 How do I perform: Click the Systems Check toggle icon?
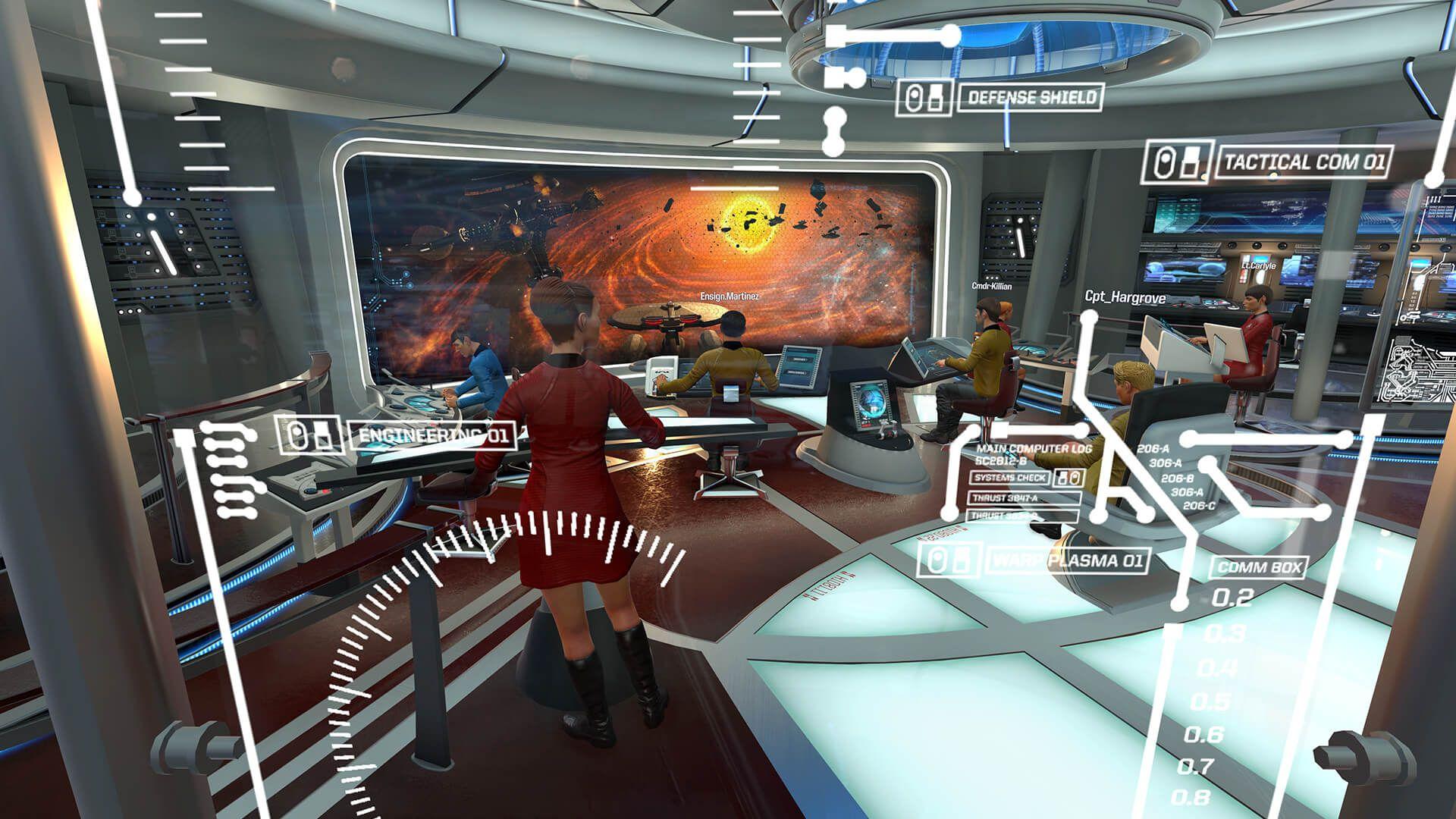tap(1069, 478)
